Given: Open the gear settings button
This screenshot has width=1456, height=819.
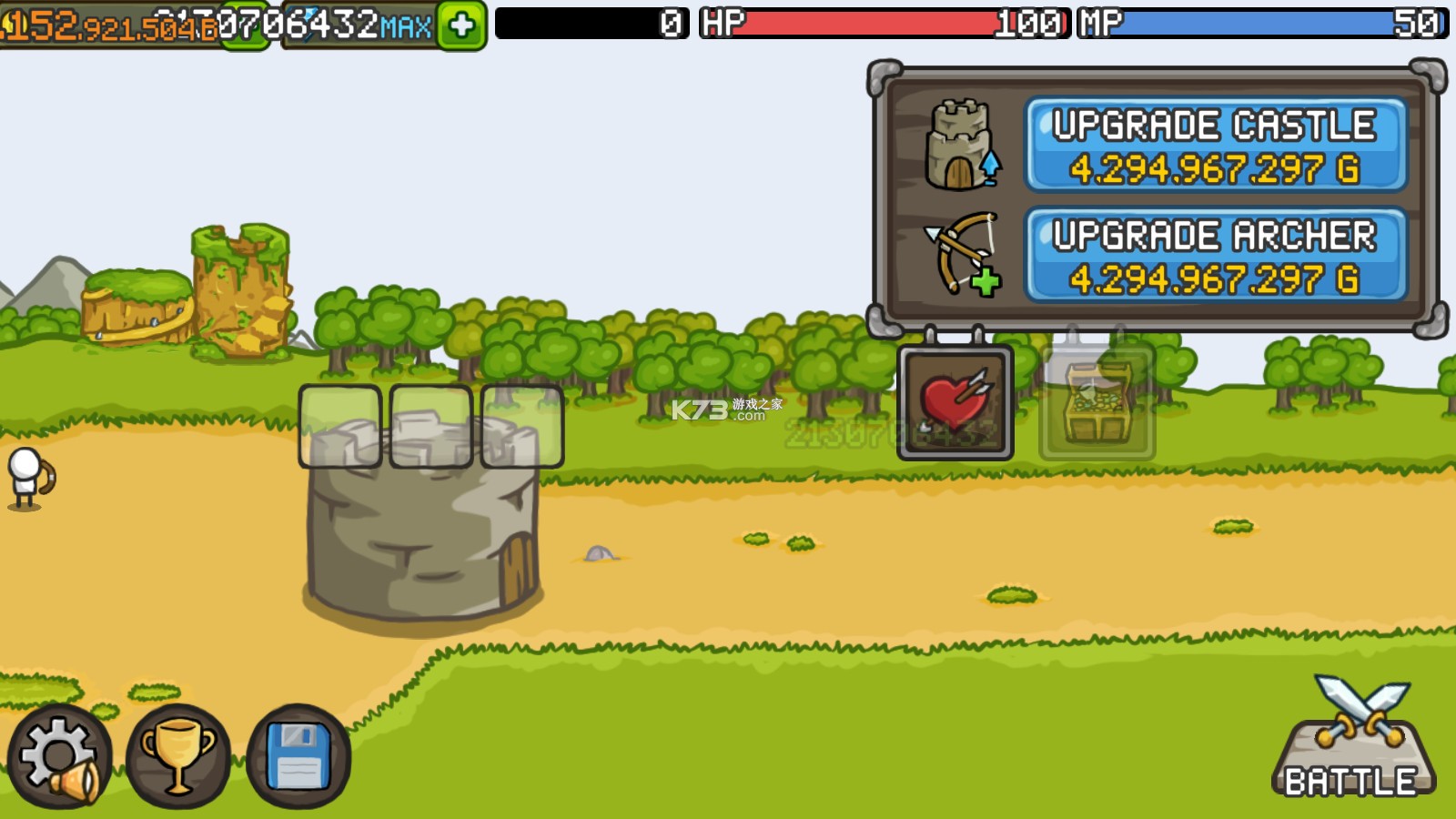Looking at the screenshot, I should pos(59,757).
